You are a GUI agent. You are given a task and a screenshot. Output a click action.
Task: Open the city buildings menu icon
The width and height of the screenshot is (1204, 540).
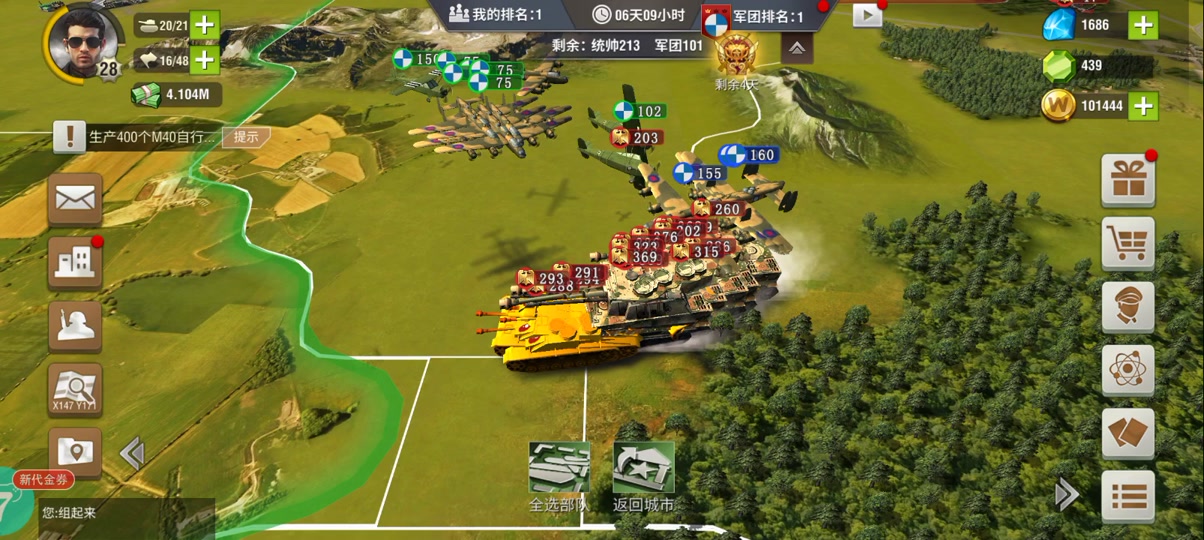(75, 262)
